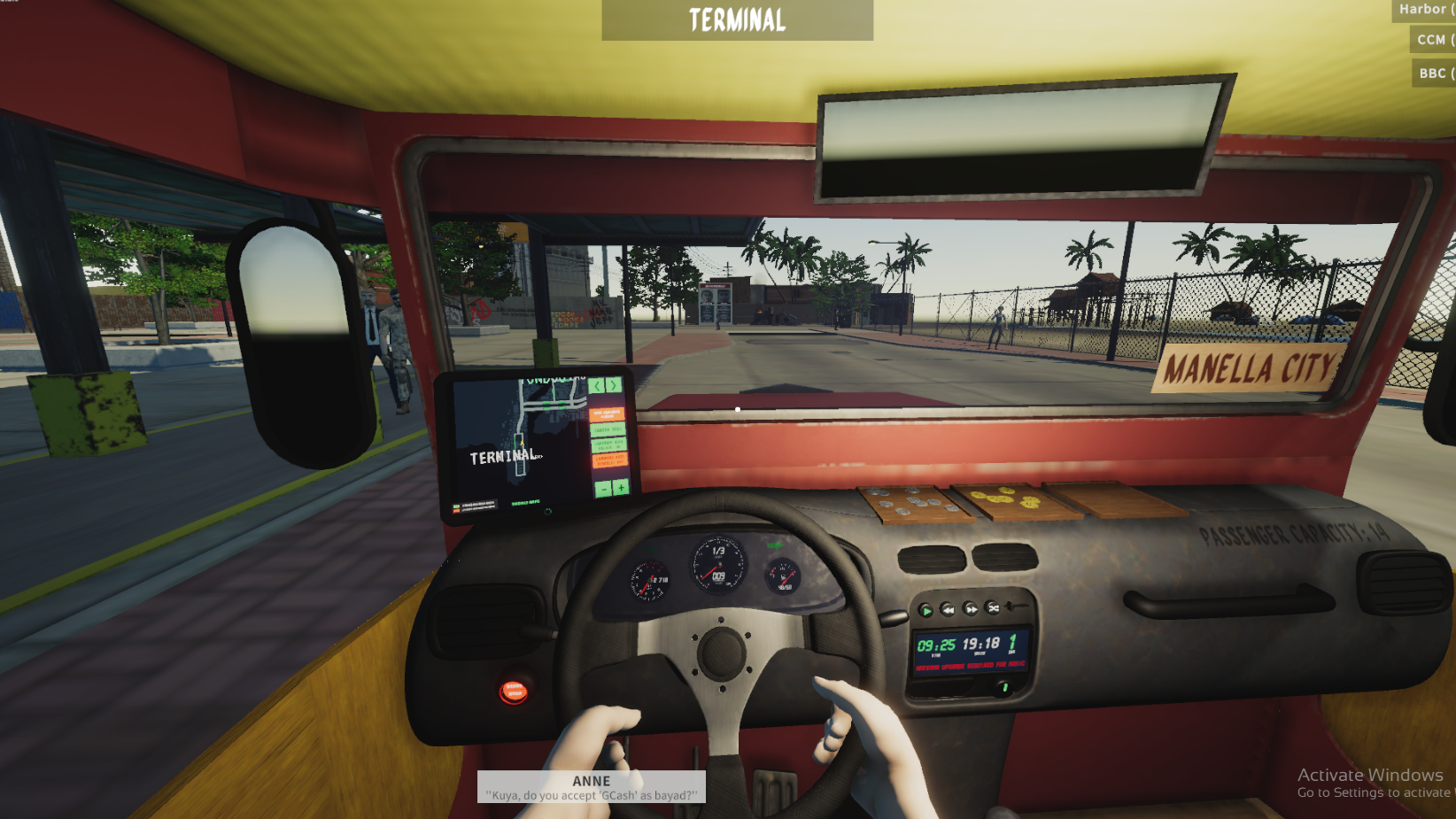Click the right chevron on the tablet screen
This screenshot has height=819, width=1456.
pos(614,386)
